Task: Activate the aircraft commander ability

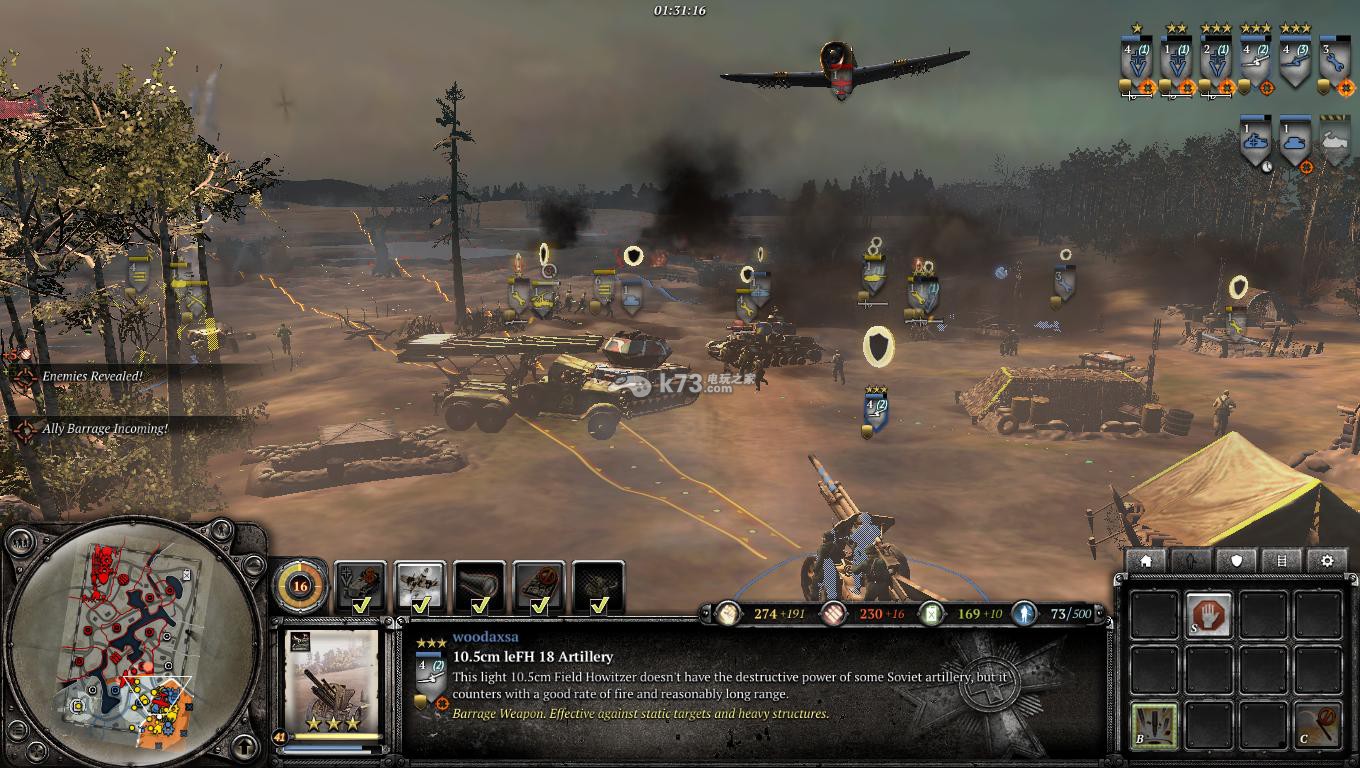Action: click(420, 585)
